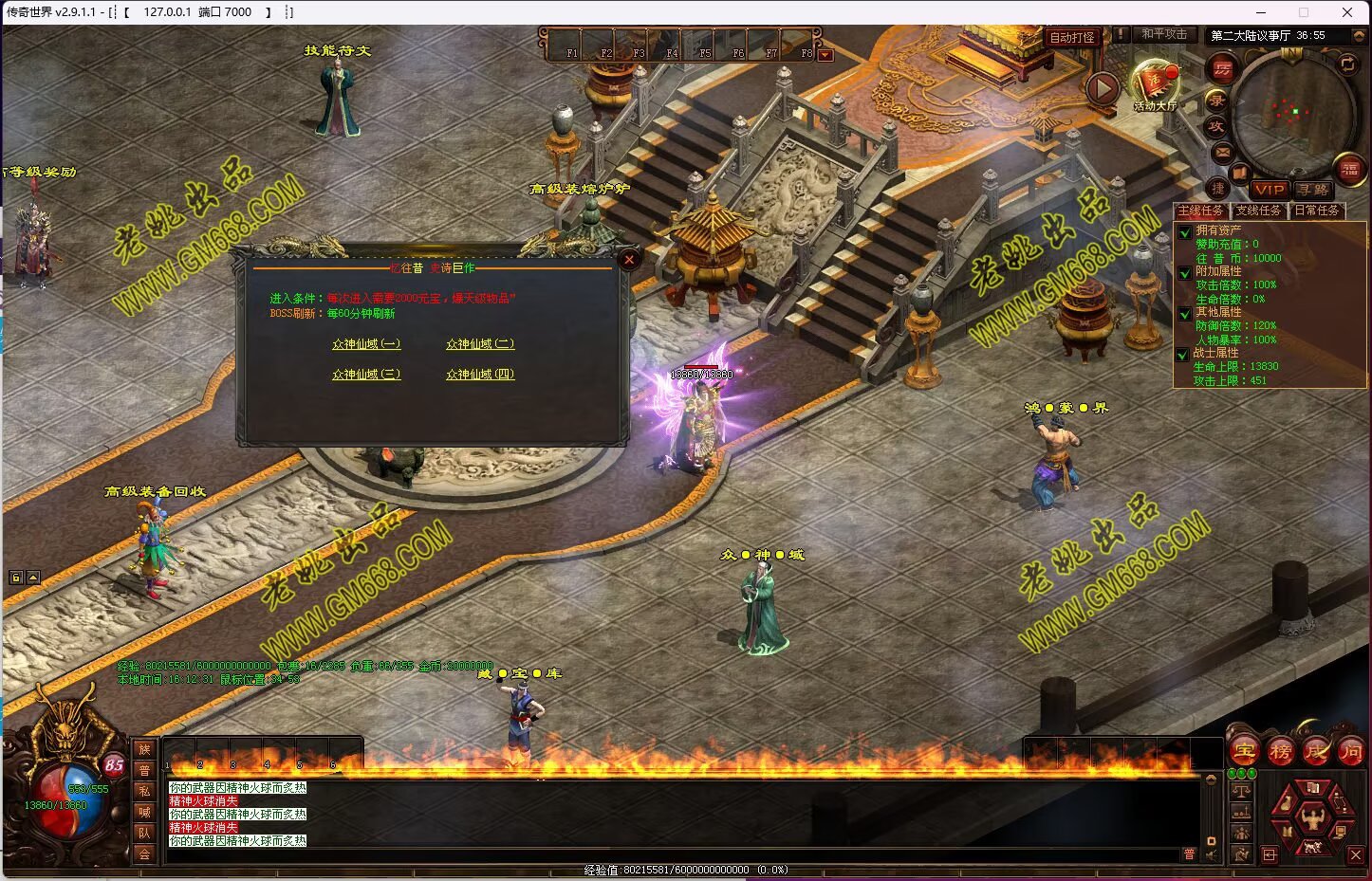
Task: Close the game window
Action: tap(1347, 12)
